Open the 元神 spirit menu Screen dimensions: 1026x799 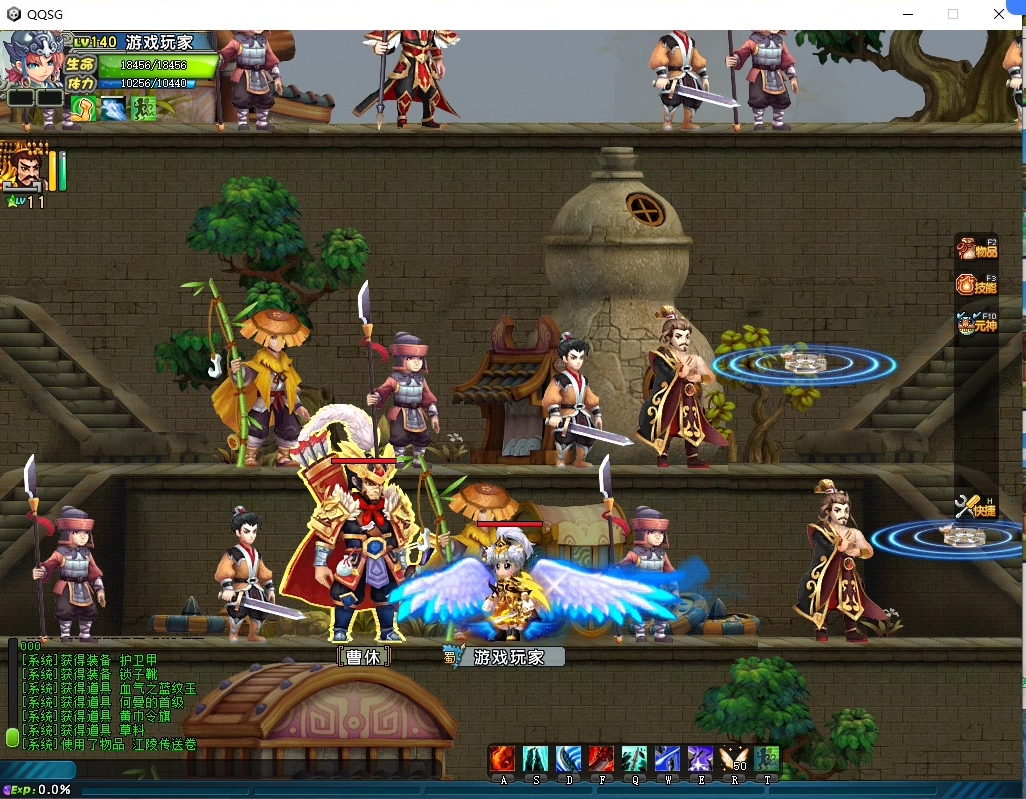click(x=977, y=323)
